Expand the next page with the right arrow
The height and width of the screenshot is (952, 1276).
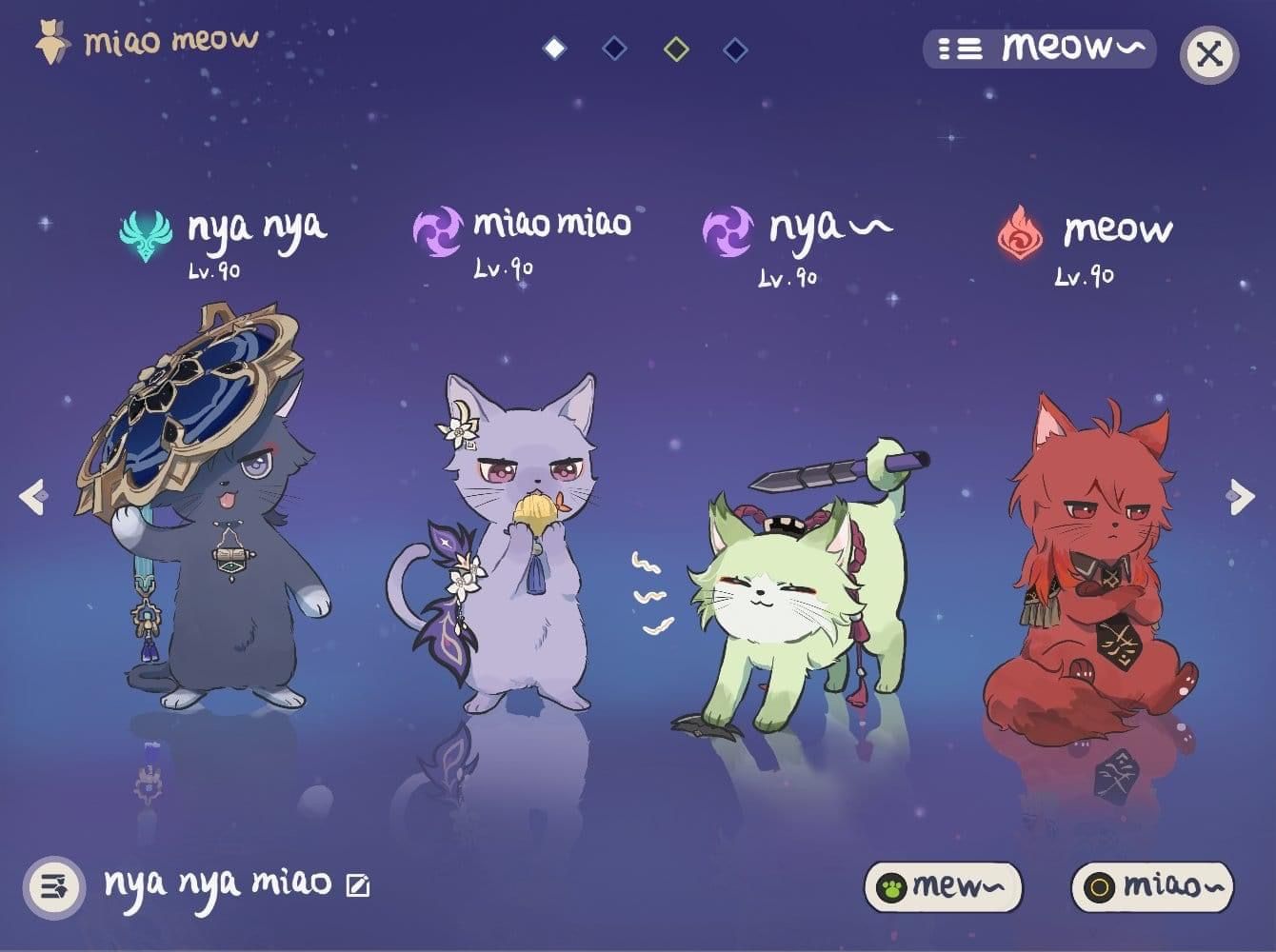(x=1240, y=495)
